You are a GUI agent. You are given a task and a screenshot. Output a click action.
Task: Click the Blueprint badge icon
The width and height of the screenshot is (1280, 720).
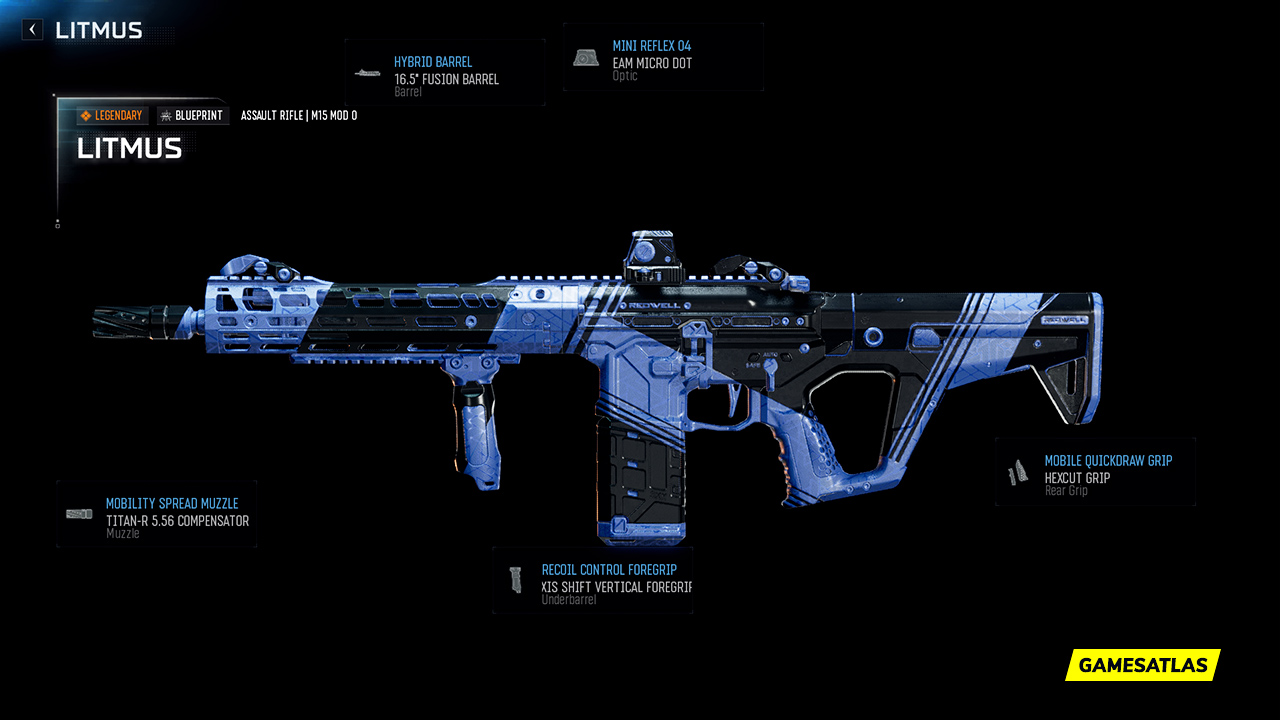(165, 115)
